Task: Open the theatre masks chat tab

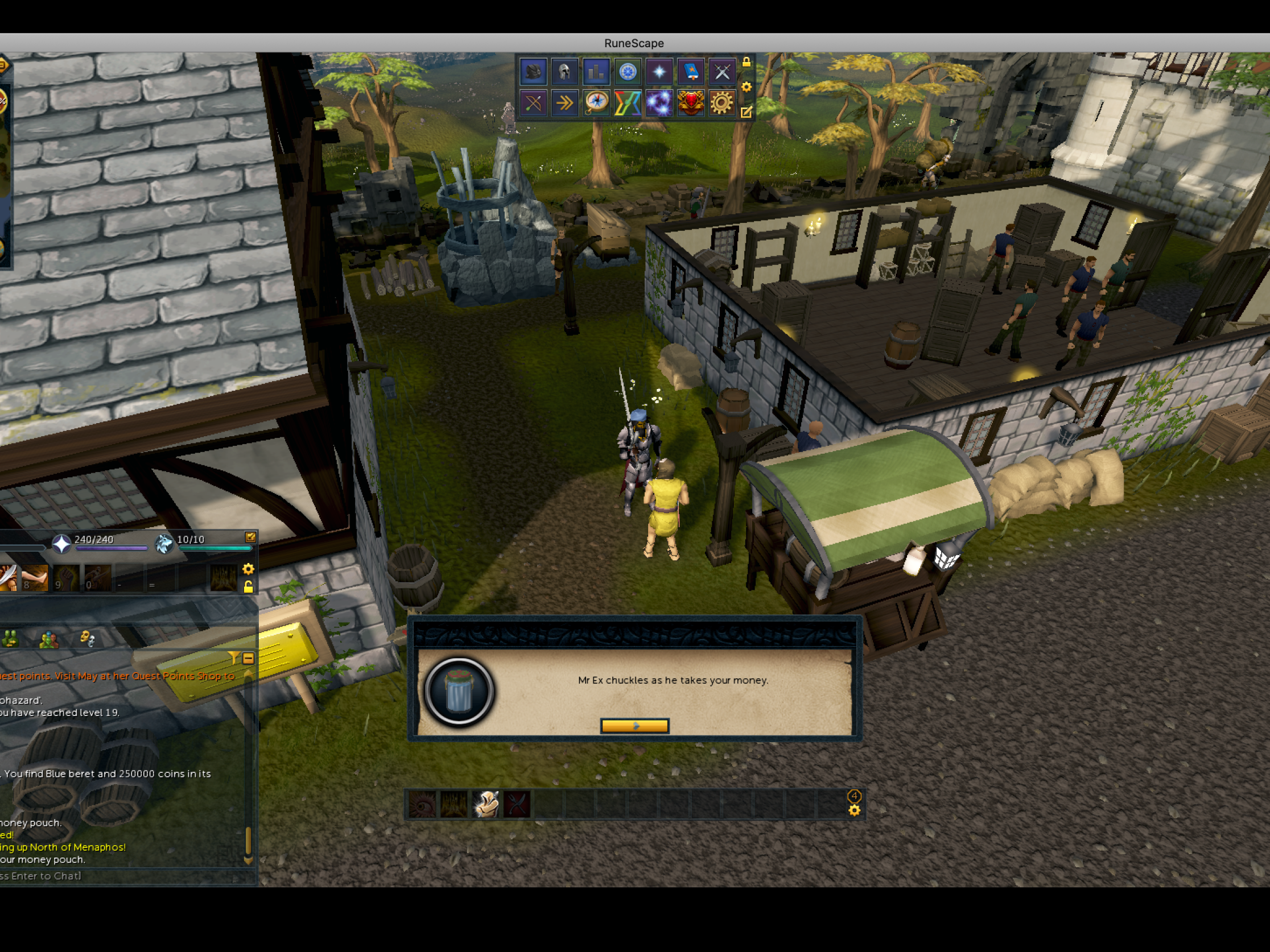Action: tap(87, 638)
